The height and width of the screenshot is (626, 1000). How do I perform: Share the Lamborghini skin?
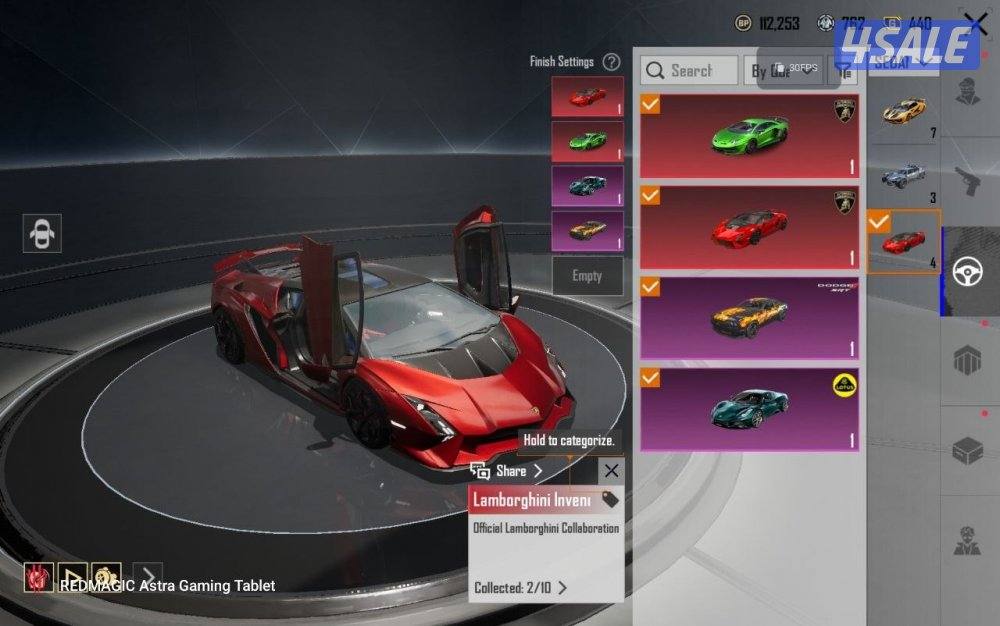pos(510,470)
